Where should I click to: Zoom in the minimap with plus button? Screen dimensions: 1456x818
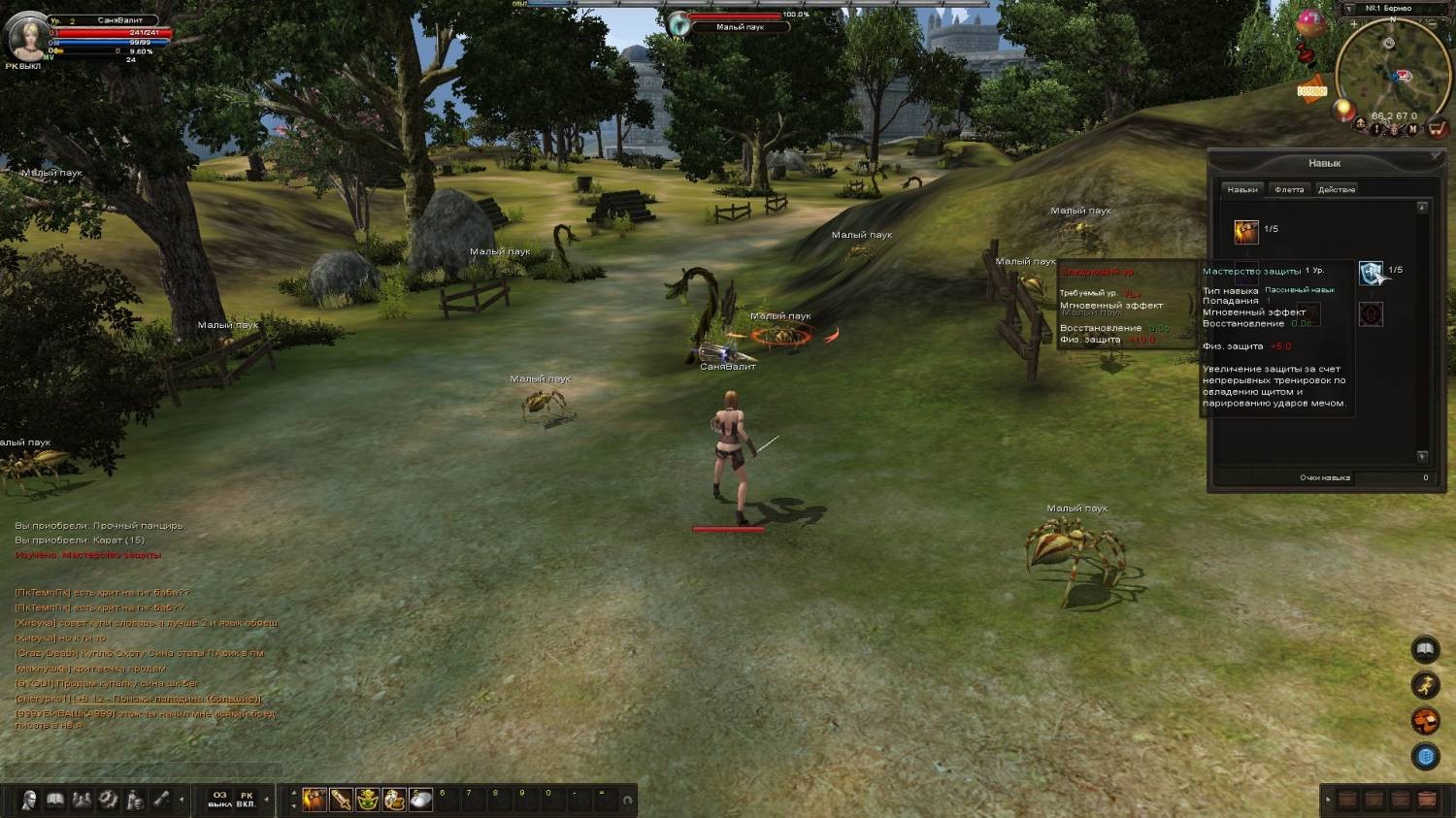coord(1353,24)
